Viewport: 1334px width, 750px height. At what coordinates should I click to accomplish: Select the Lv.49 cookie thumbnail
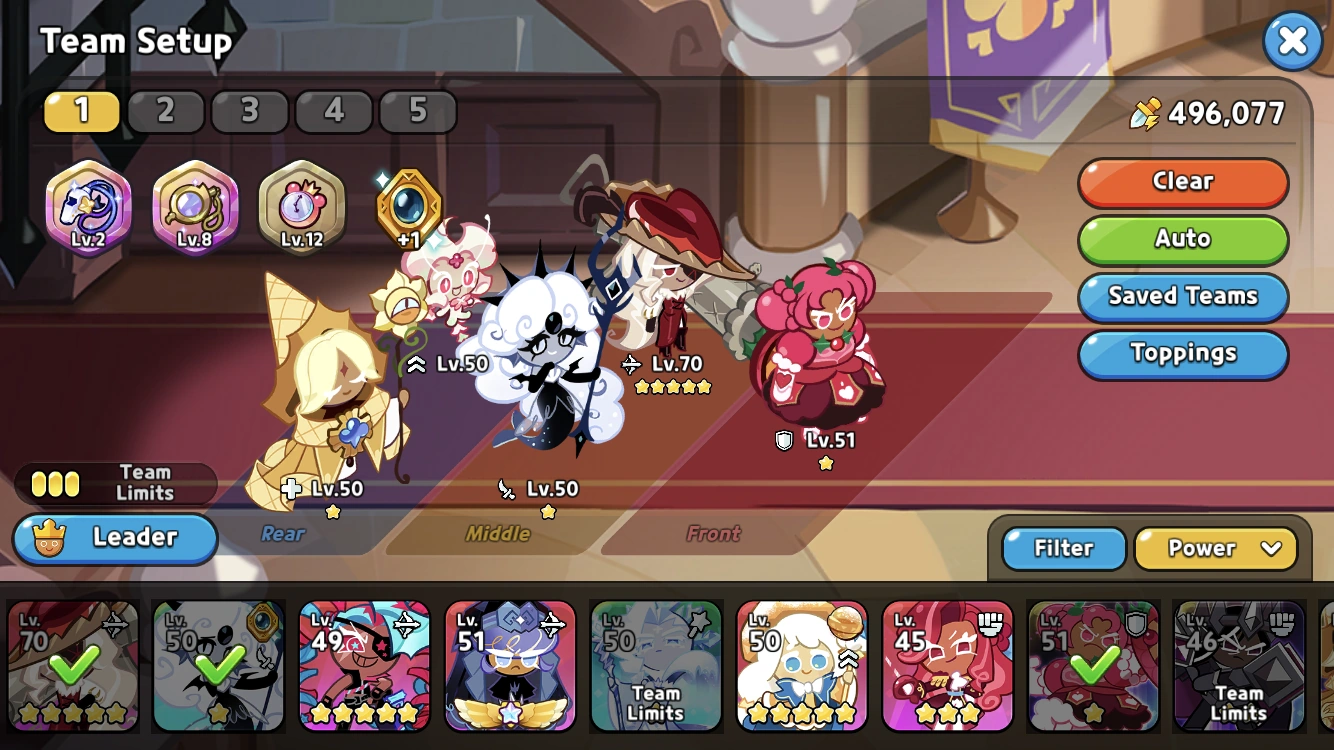click(364, 665)
